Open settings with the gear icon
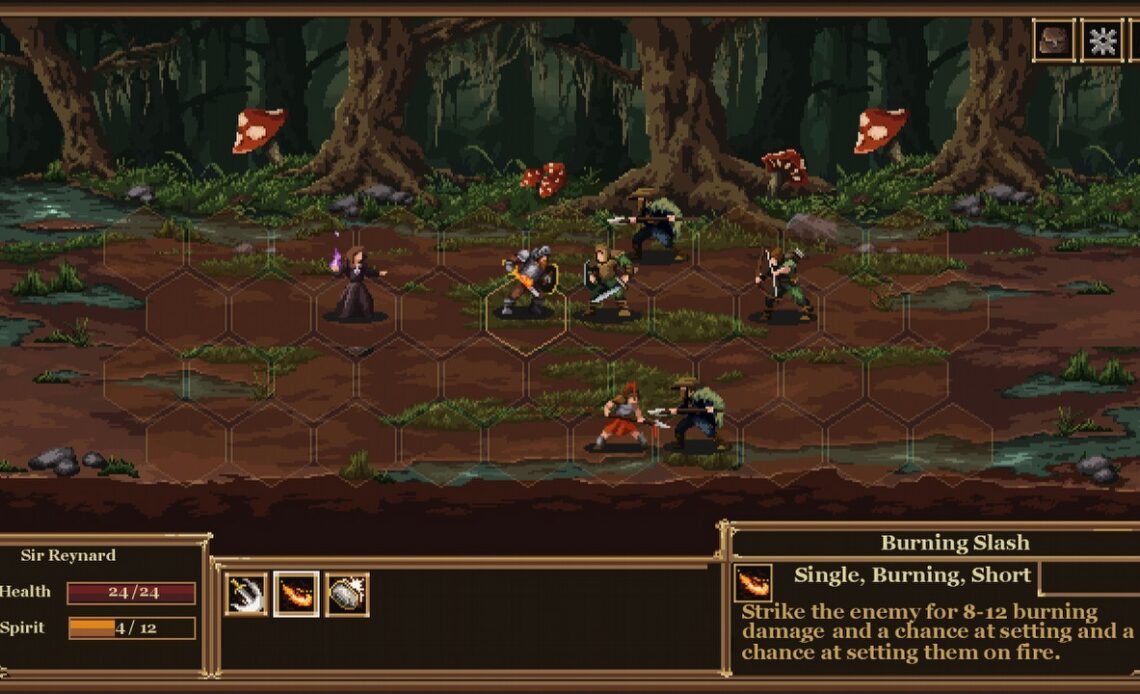The width and height of the screenshot is (1140, 694). 1101,41
